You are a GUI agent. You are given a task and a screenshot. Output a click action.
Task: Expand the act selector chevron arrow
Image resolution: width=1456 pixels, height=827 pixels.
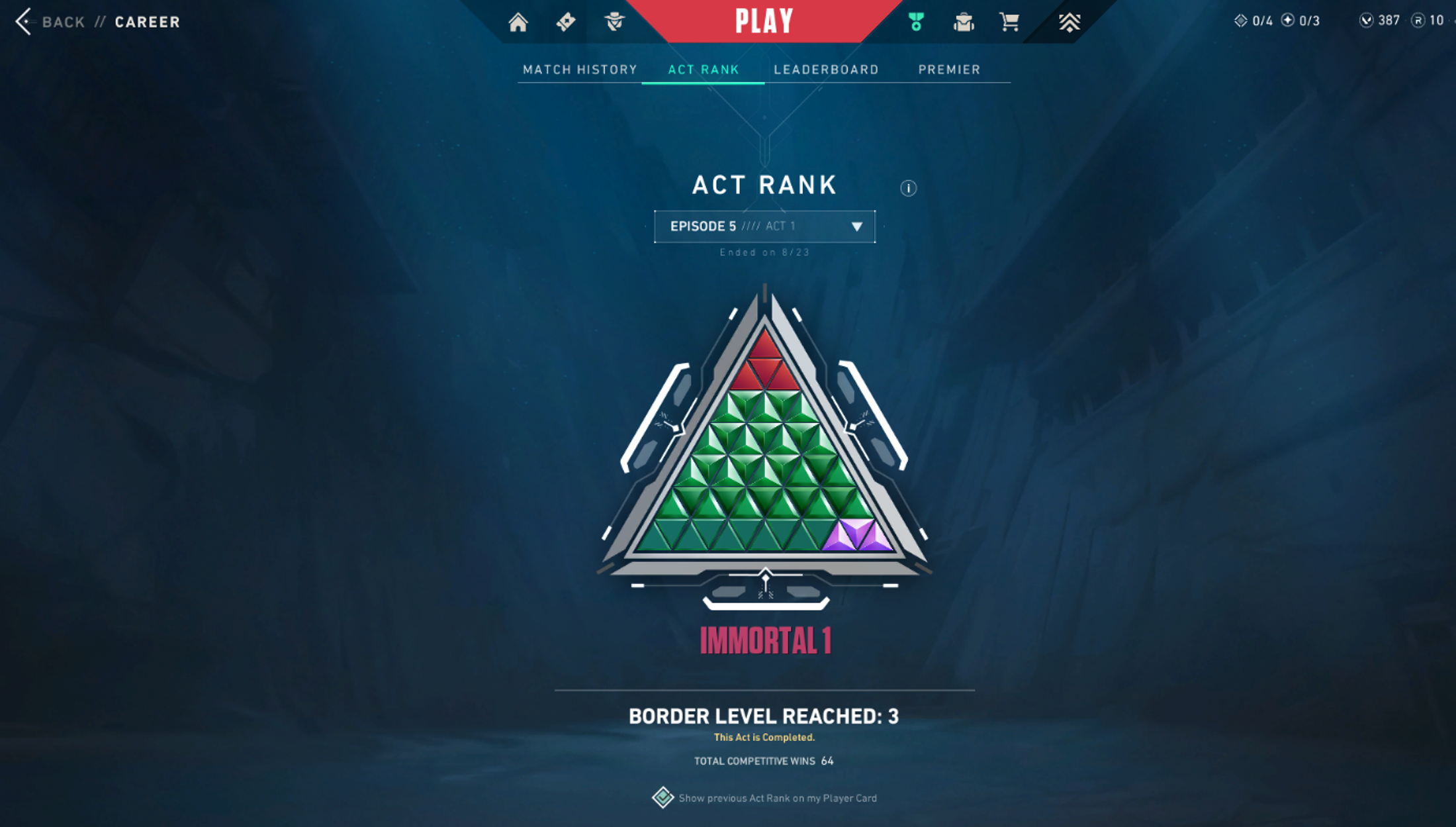857,226
